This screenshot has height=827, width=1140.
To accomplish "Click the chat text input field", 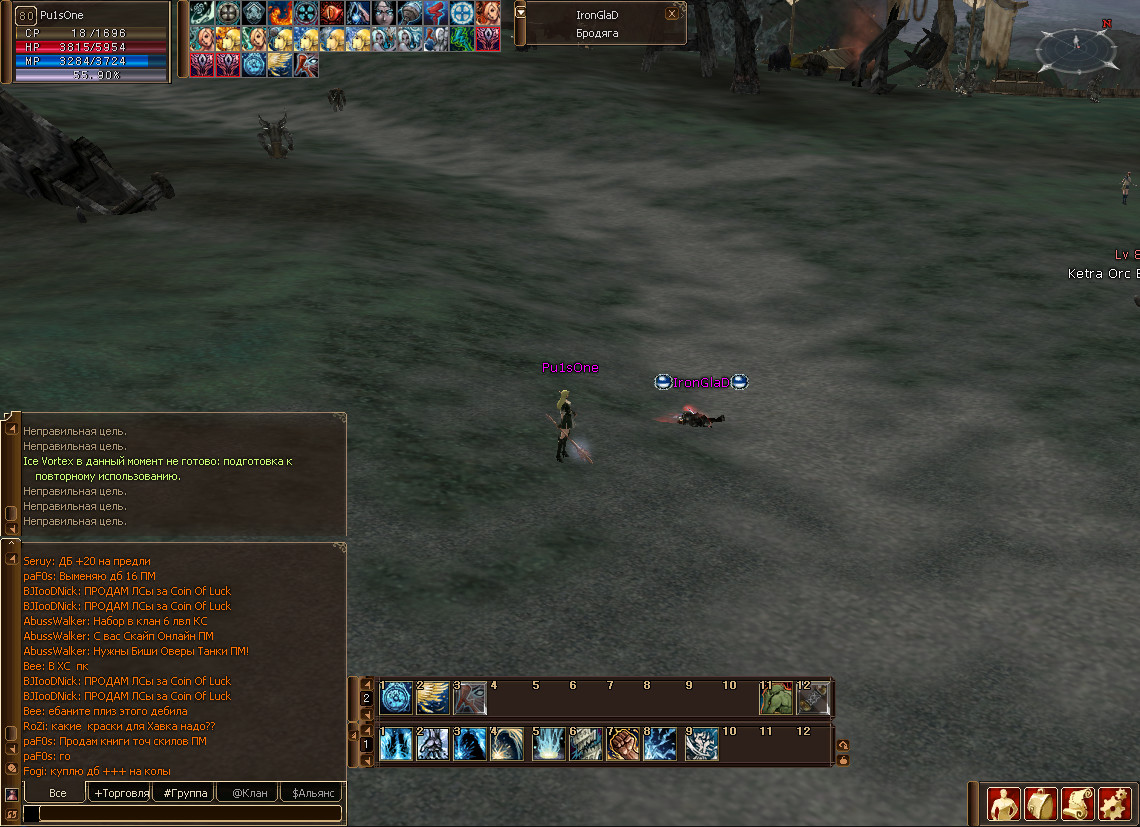I will pos(185,814).
